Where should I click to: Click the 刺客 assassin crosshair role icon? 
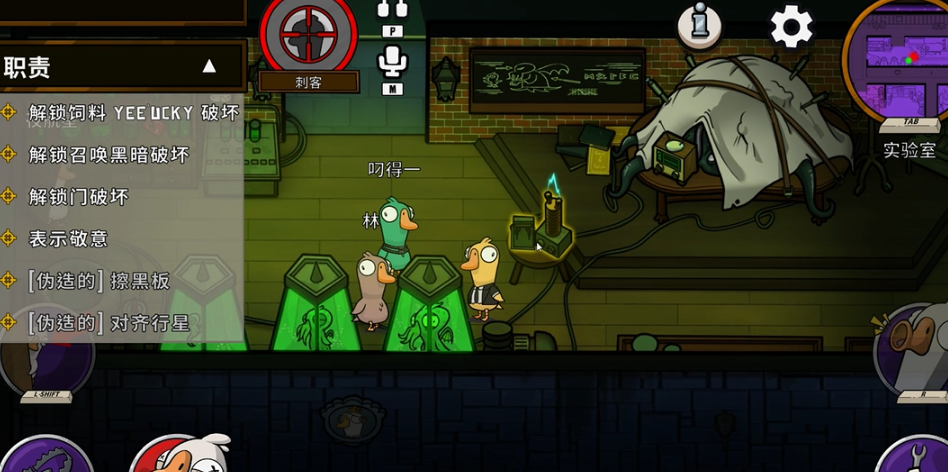pos(308,37)
